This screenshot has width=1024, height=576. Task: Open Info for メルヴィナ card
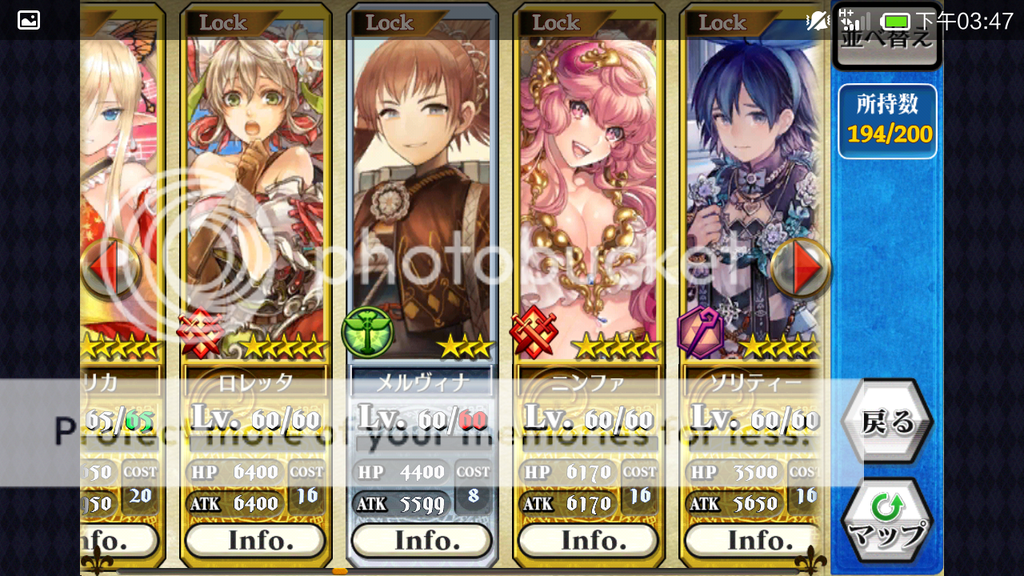421,540
